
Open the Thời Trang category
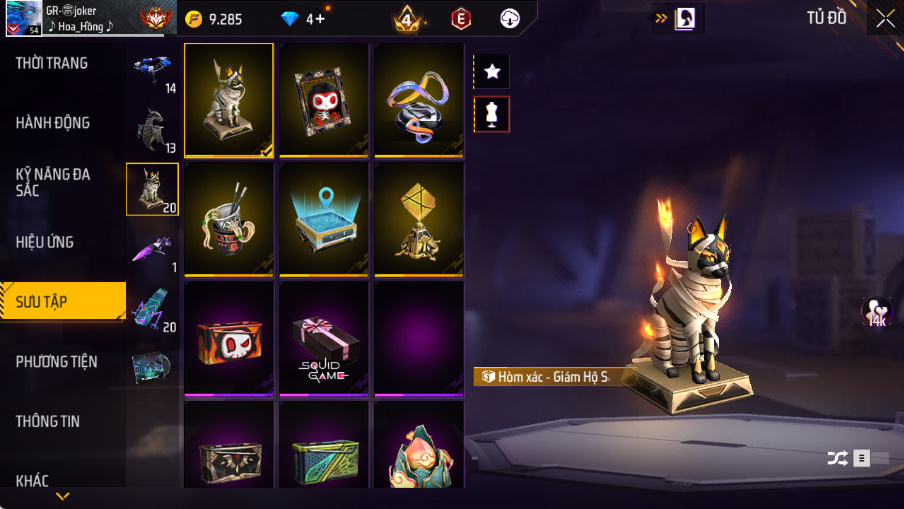(52, 63)
